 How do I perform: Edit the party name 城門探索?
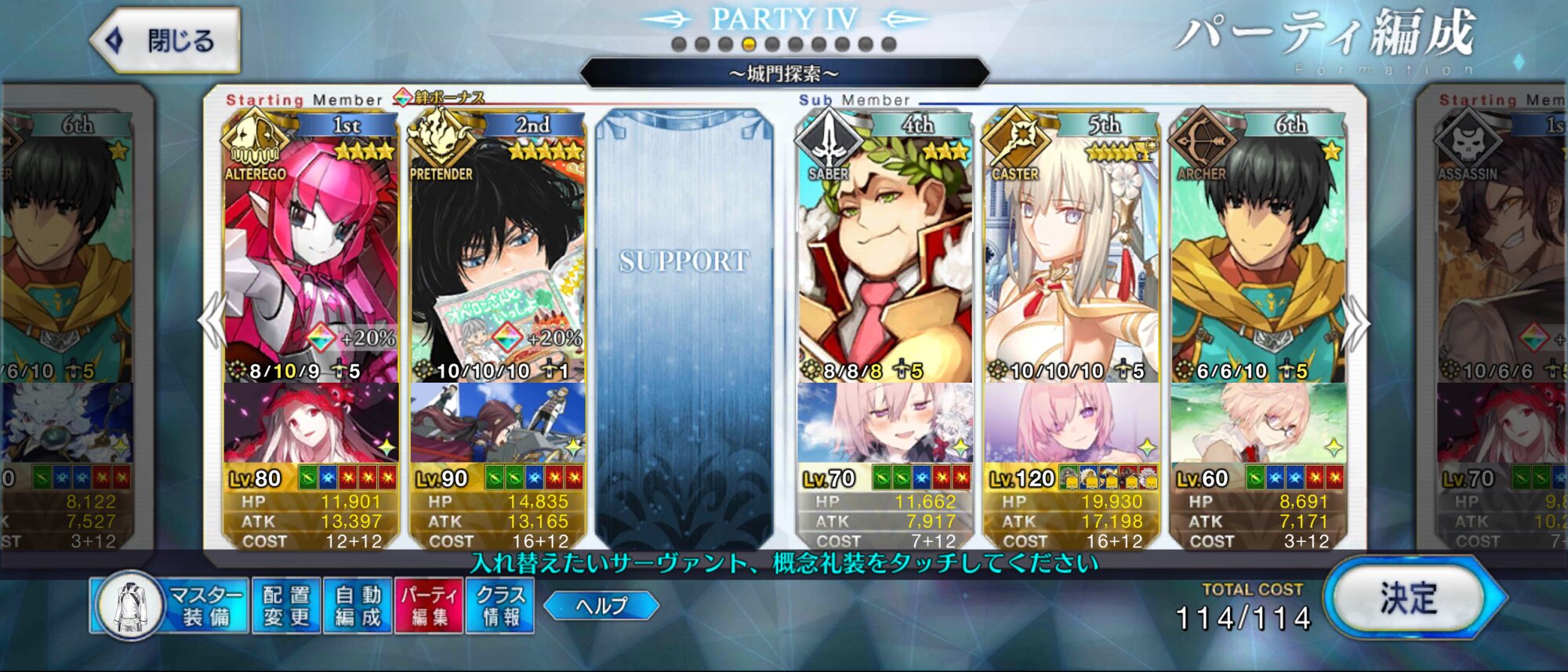(x=784, y=74)
